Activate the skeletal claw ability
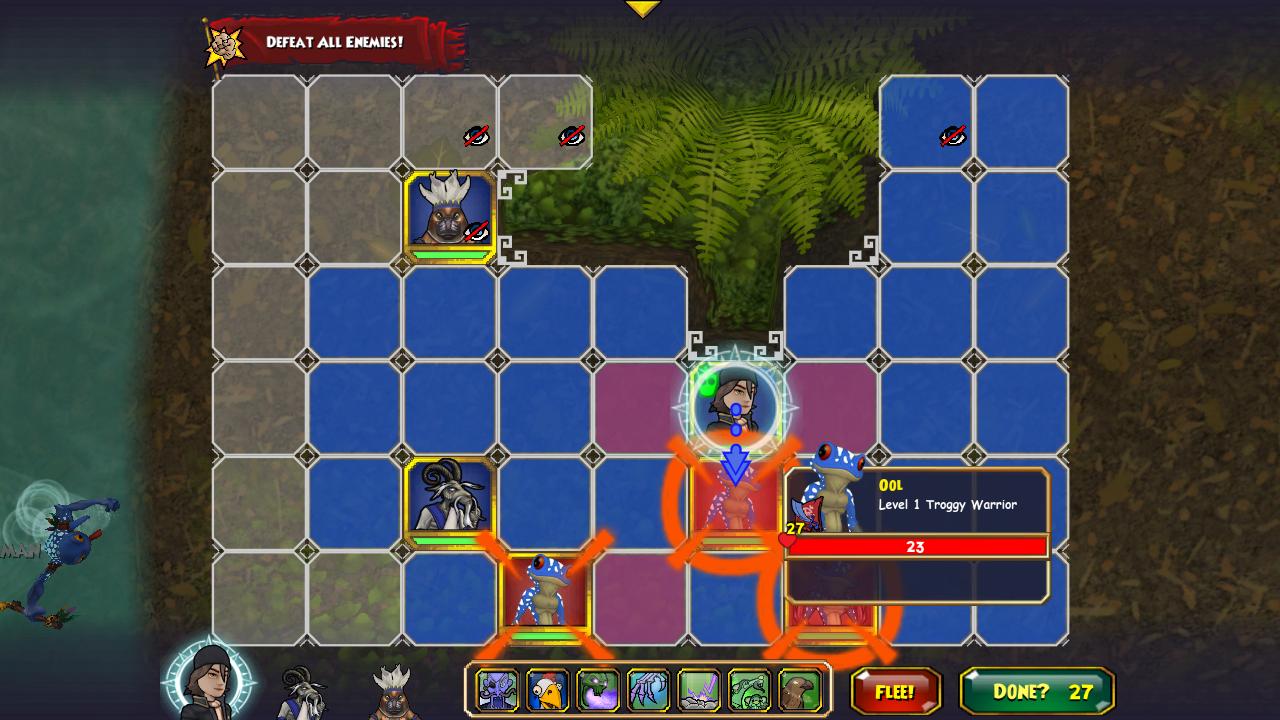This screenshot has width=1280, height=720. pyautogui.click(x=648, y=691)
